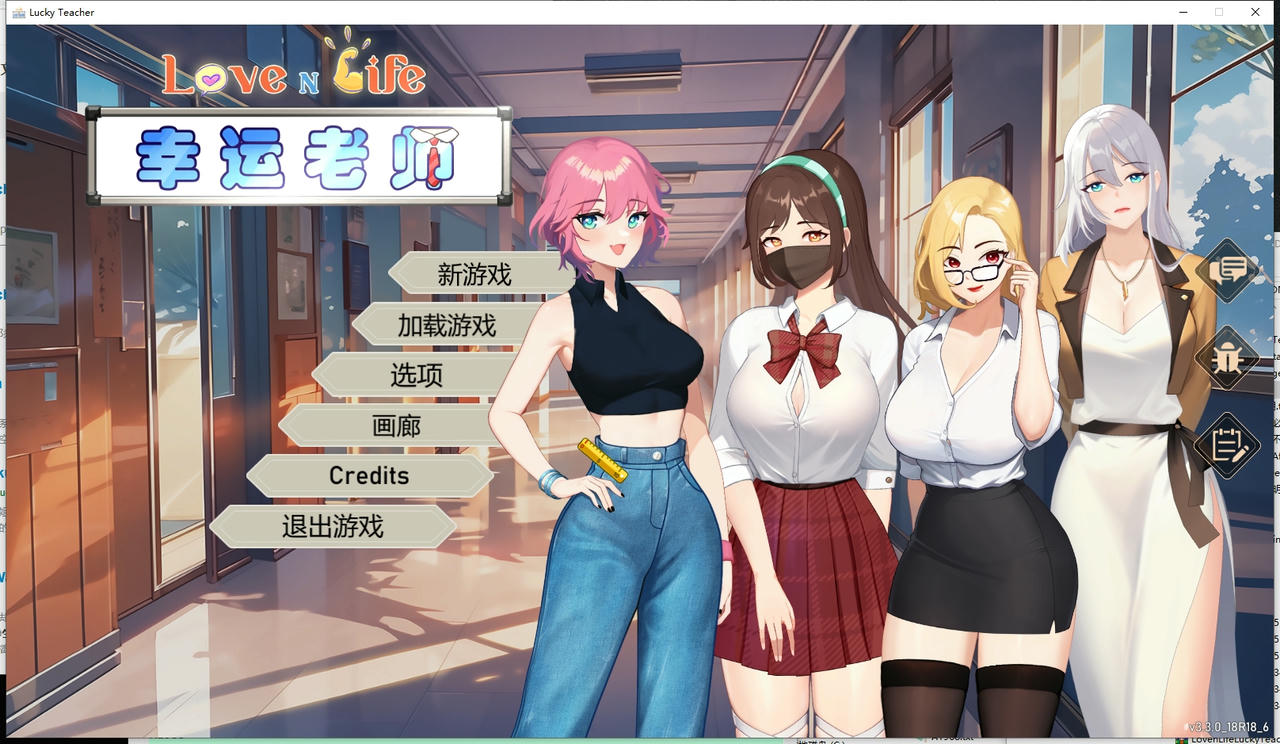Click the Lucky Teacher window title bar text
This screenshot has height=744, width=1280.
62,12
